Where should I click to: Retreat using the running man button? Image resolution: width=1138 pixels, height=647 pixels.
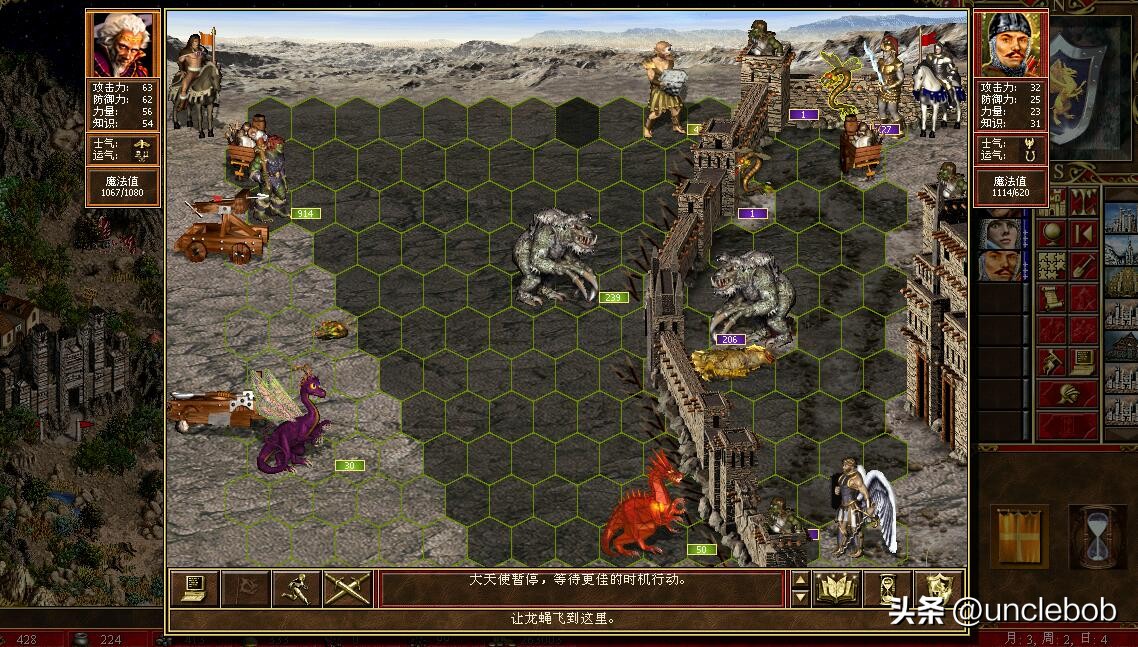pyautogui.click(x=296, y=588)
